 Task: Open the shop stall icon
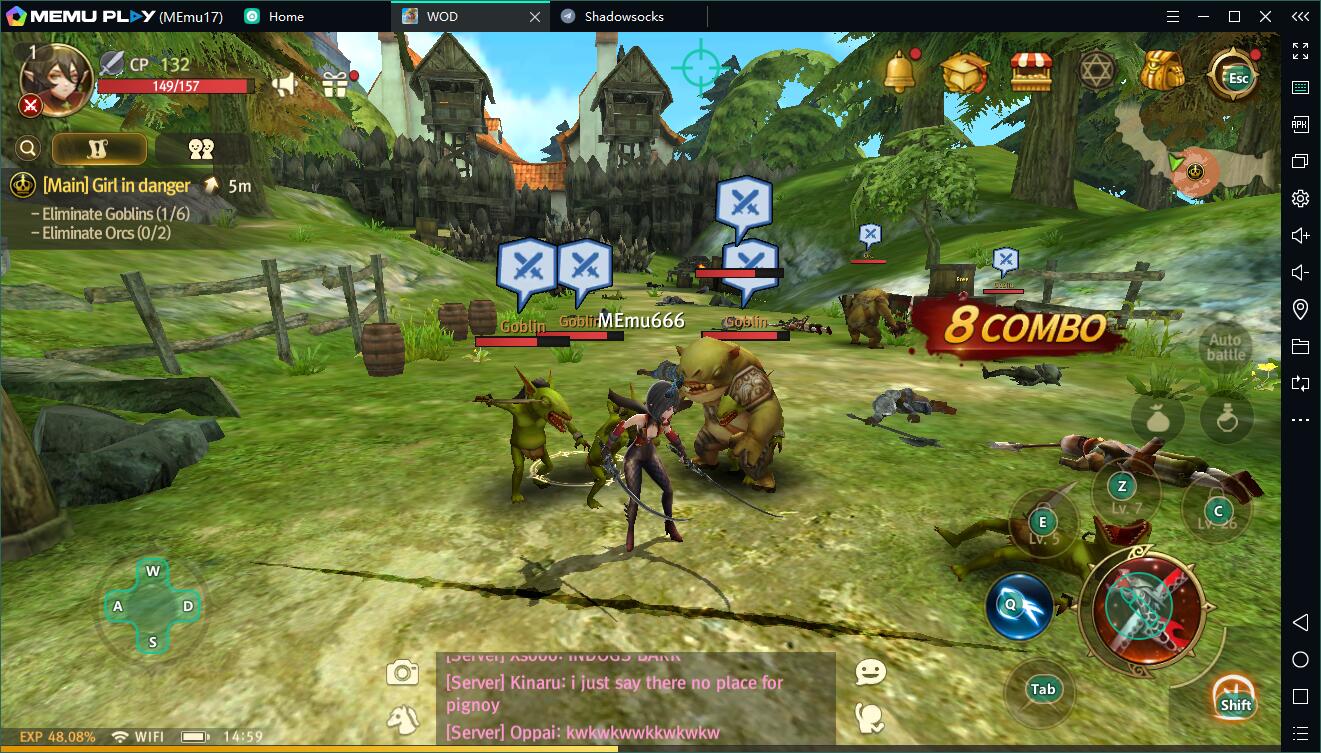point(1030,72)
